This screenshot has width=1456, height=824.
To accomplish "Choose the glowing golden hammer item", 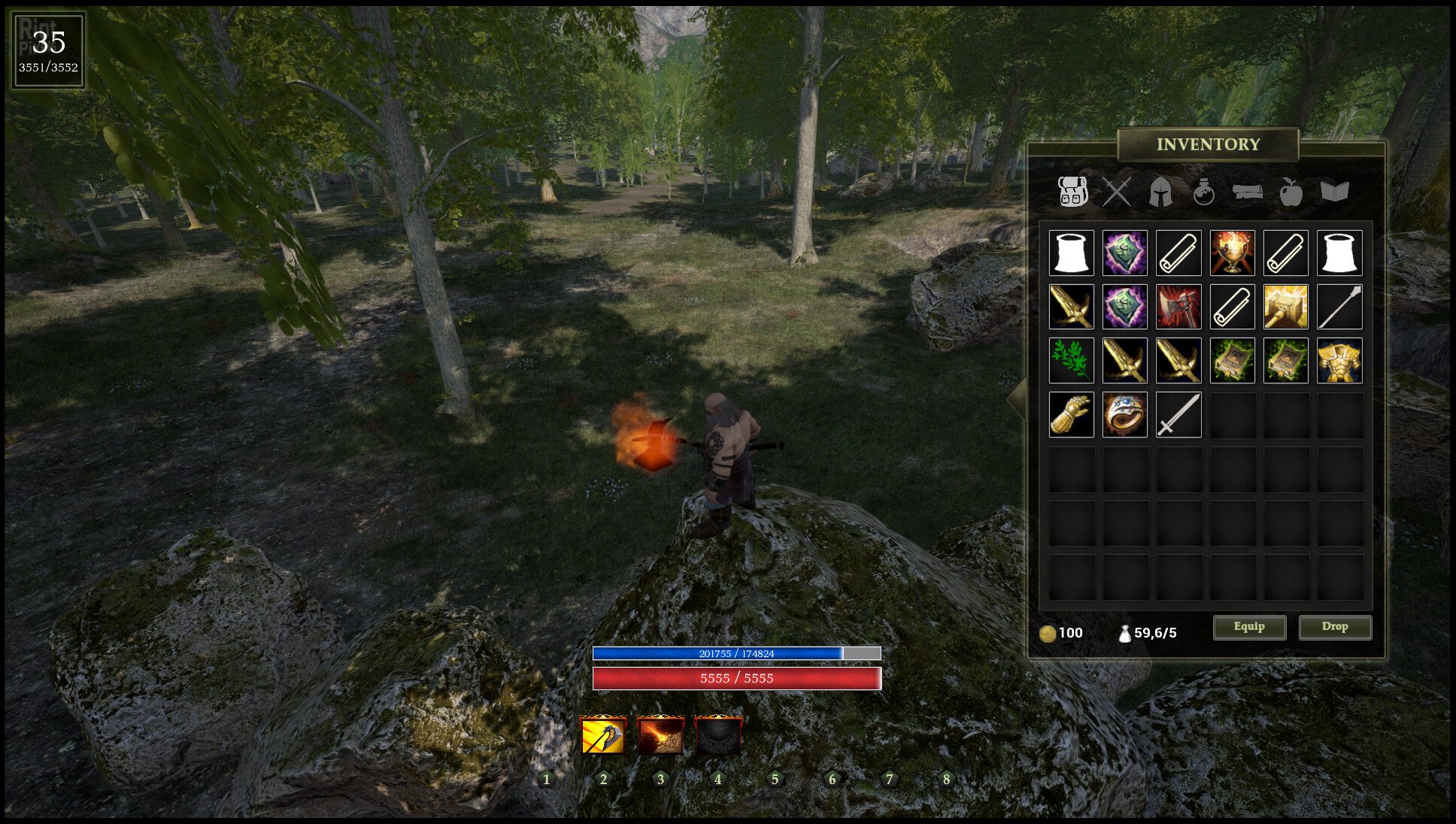I will click(x=1285, y=307).
